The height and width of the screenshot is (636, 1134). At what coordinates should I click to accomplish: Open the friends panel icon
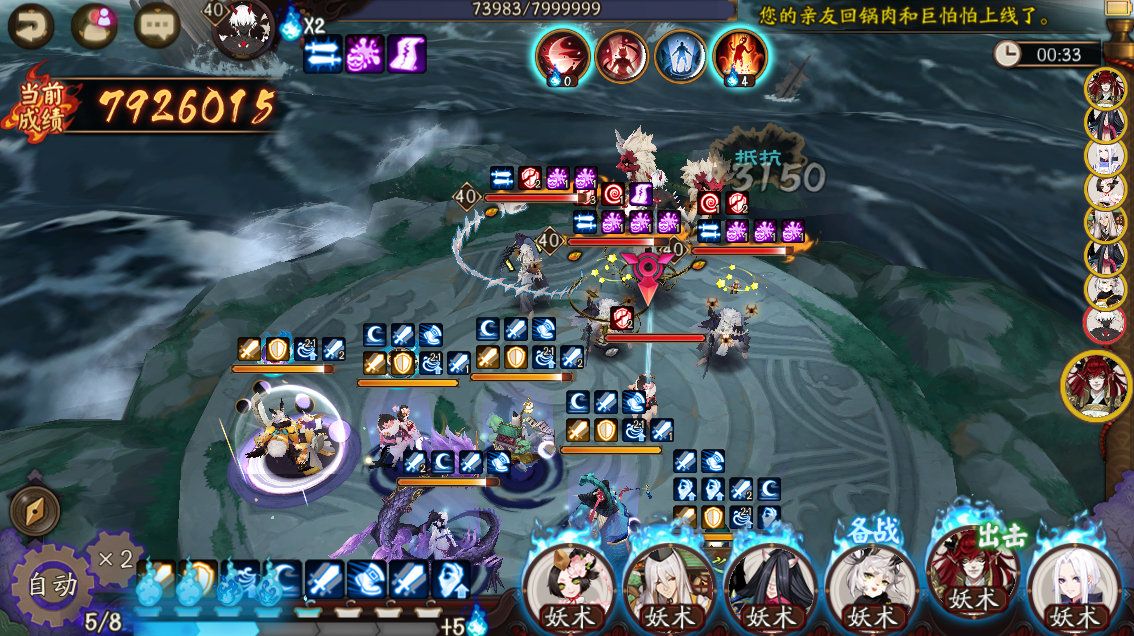point(94,26)
